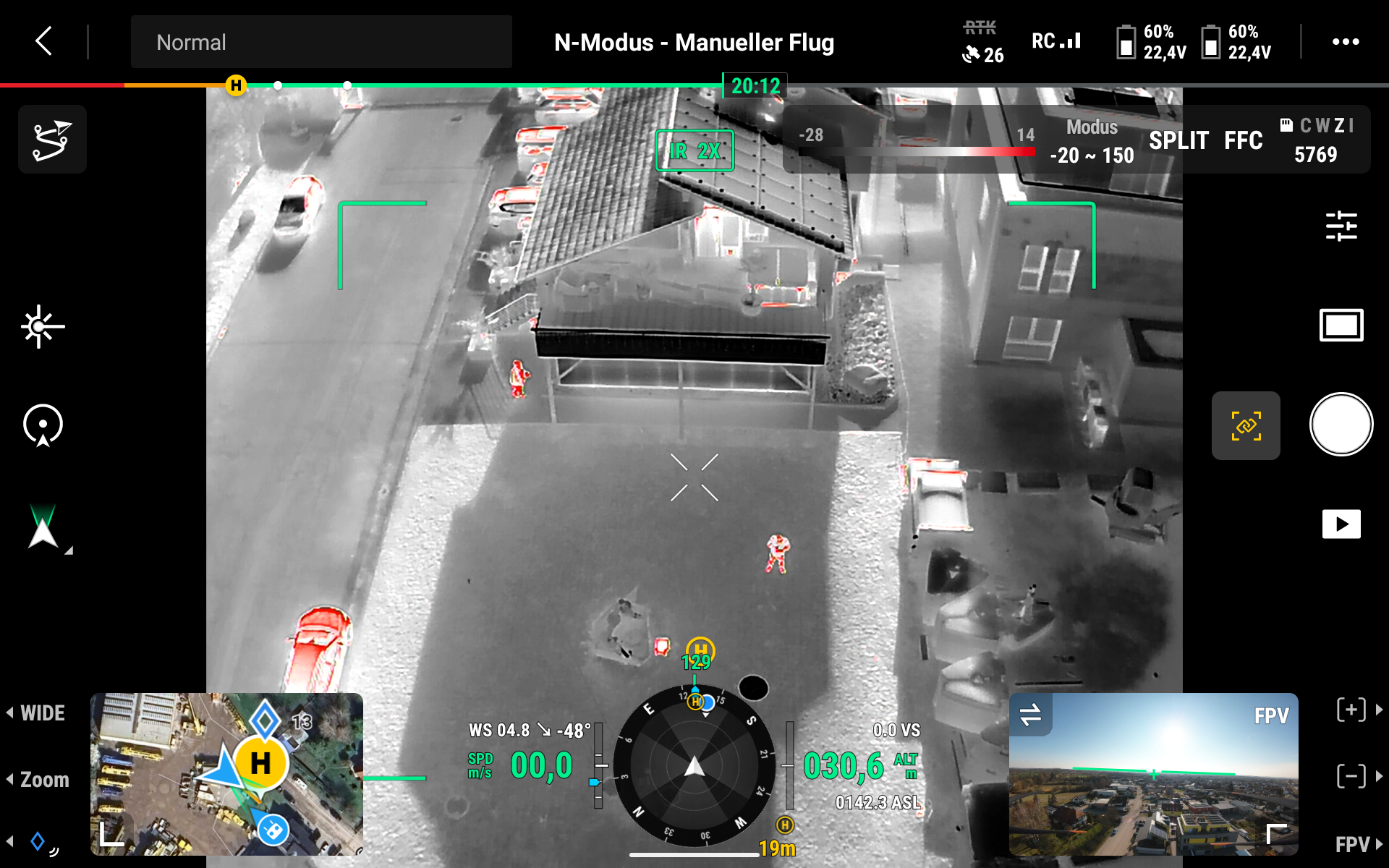The width and height of the screenshot is (1389, 868).
Task: Open the dual battery status panel
Action: click(1195, 42)
